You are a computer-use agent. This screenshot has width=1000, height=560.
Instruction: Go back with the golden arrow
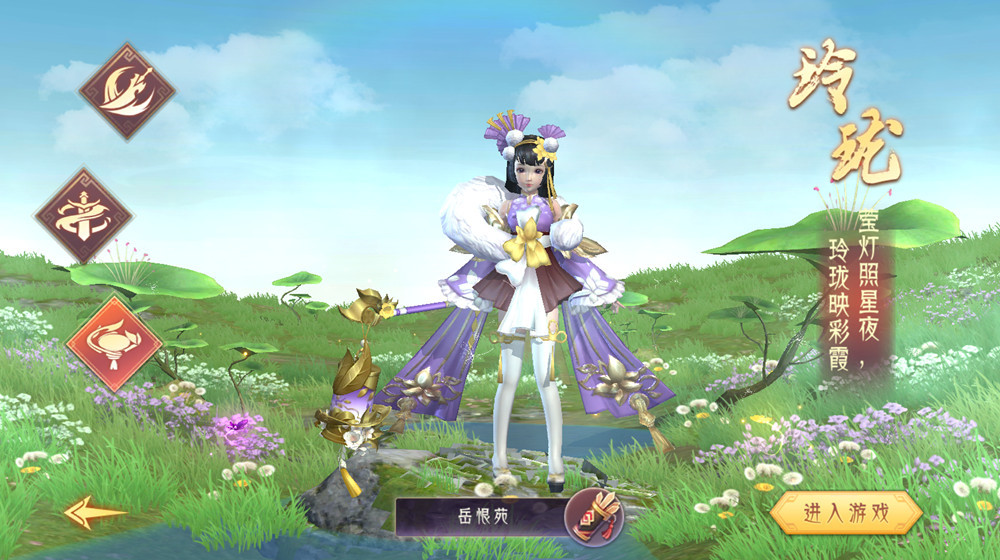94,513
